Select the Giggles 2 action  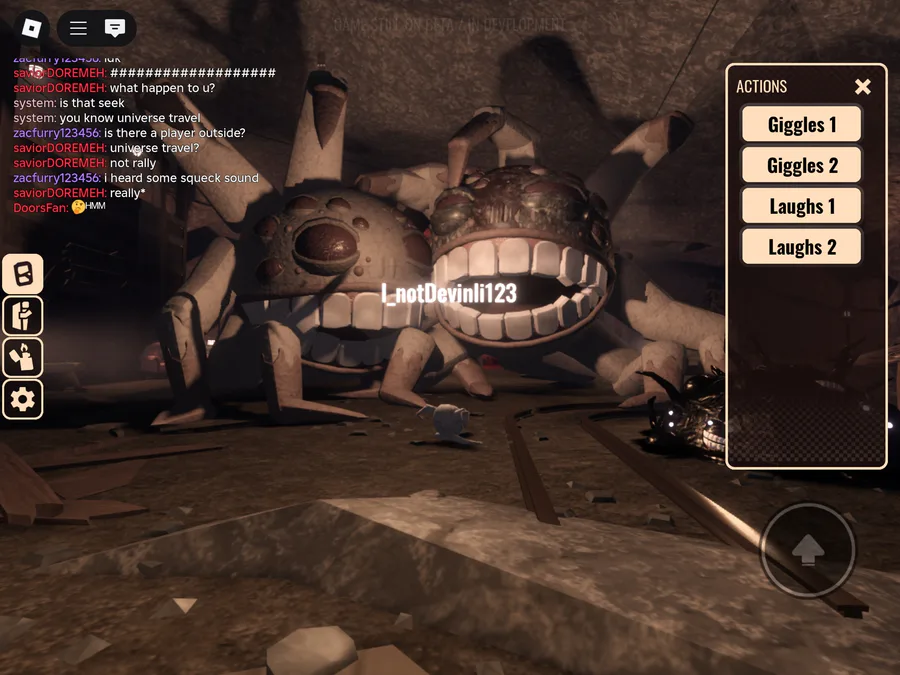801,166
